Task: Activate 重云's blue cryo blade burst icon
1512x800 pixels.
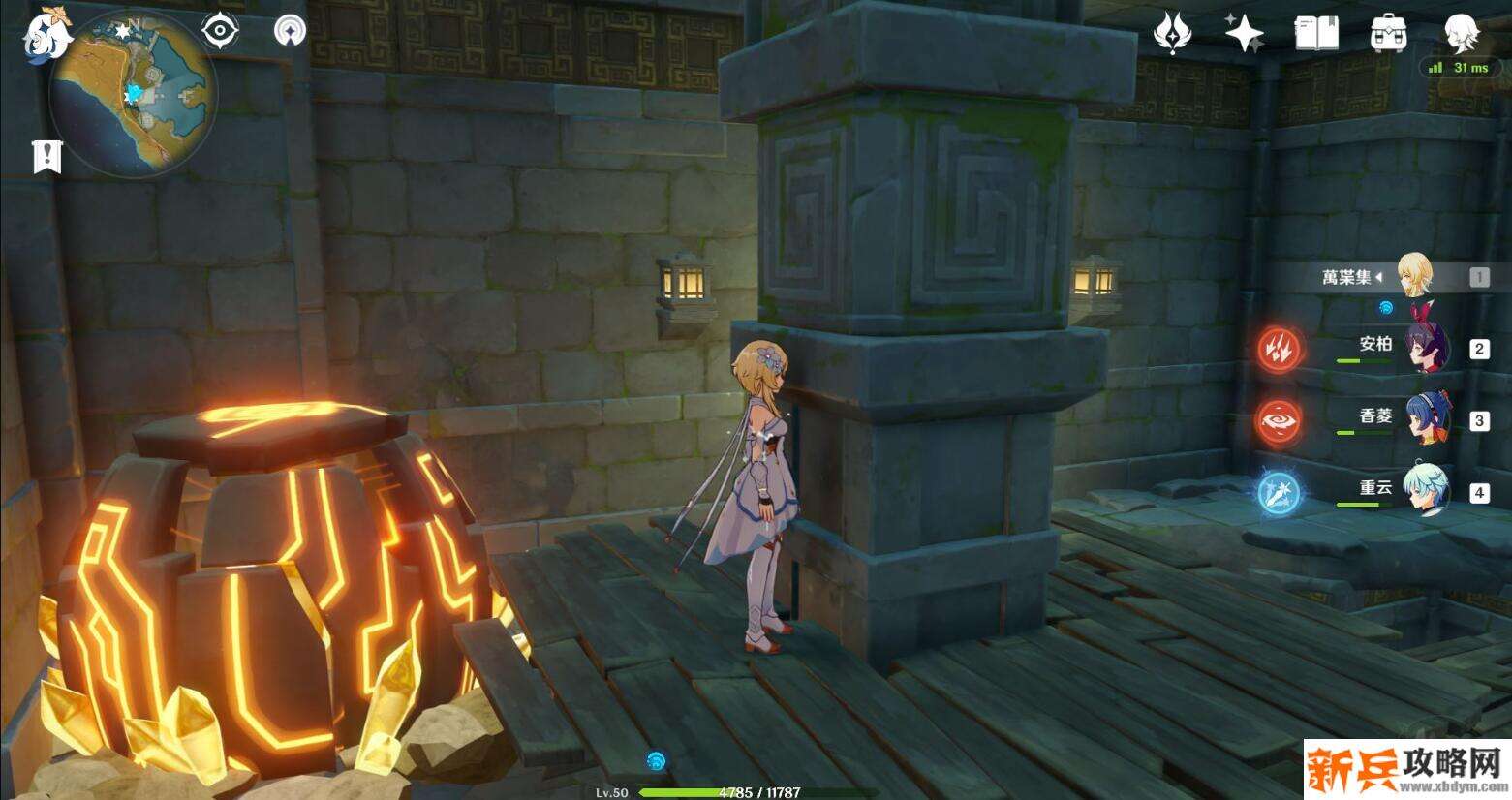Action: pyautogui.click(x=1281, y=492)
